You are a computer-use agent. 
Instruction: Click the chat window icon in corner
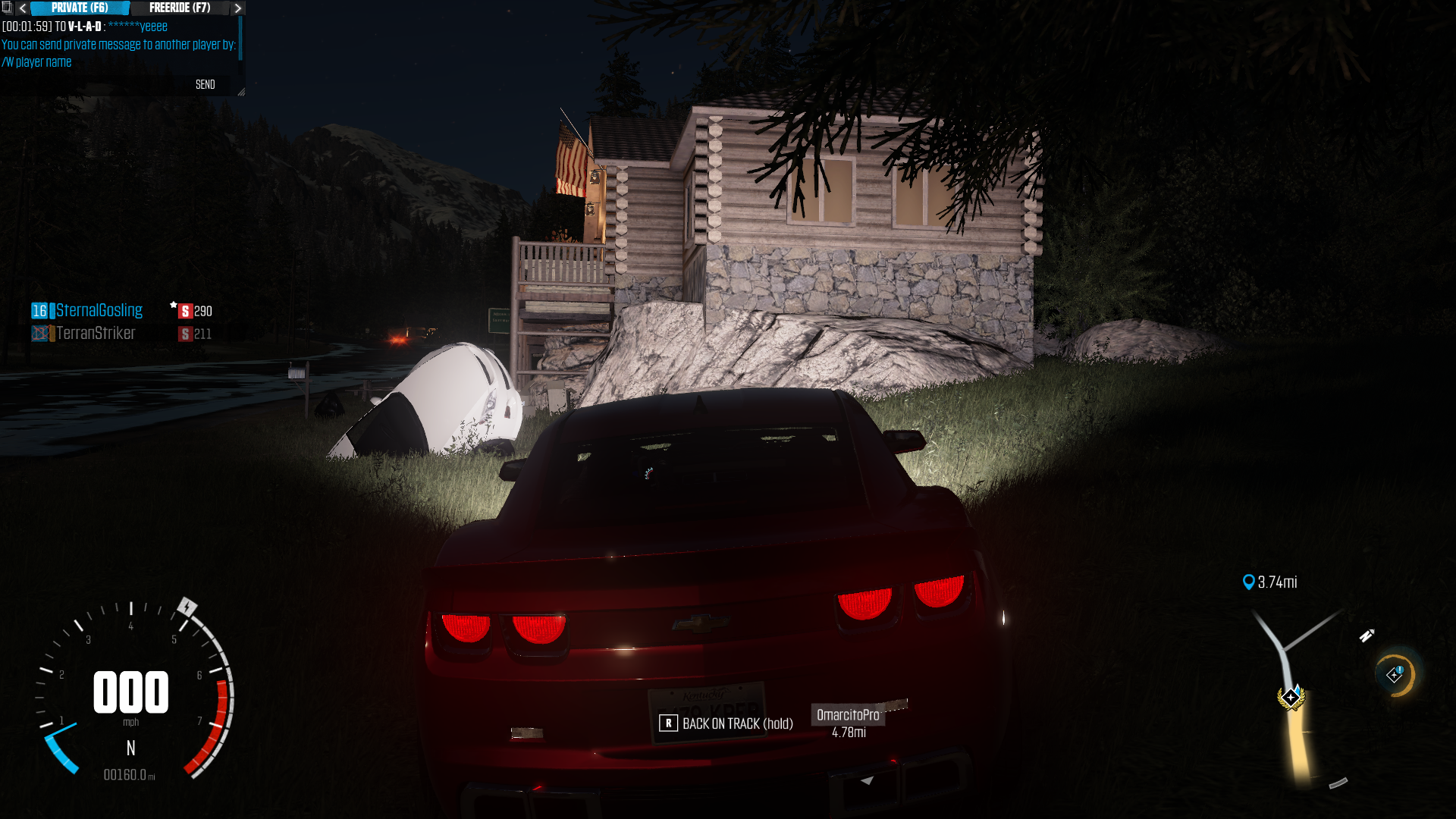(x=7, y=8)
